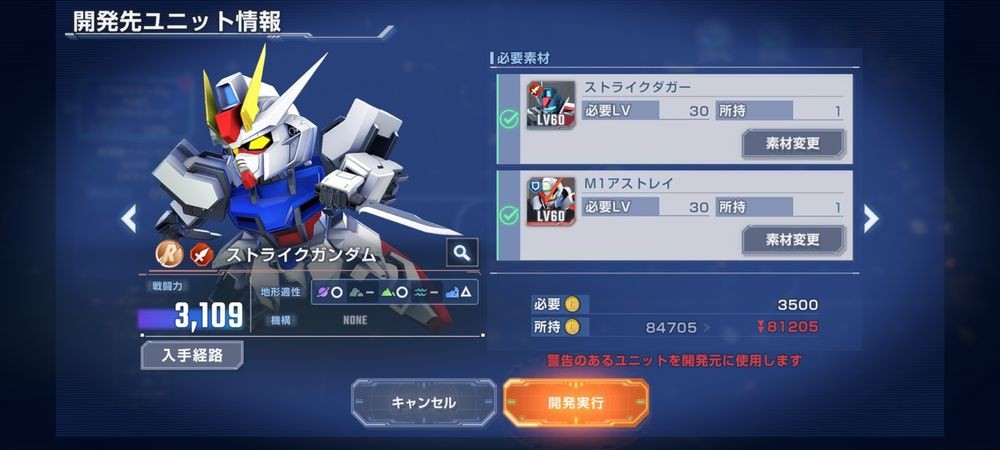
Task: Cancel the unit development with キャンセル
Action: coord(423,403)
